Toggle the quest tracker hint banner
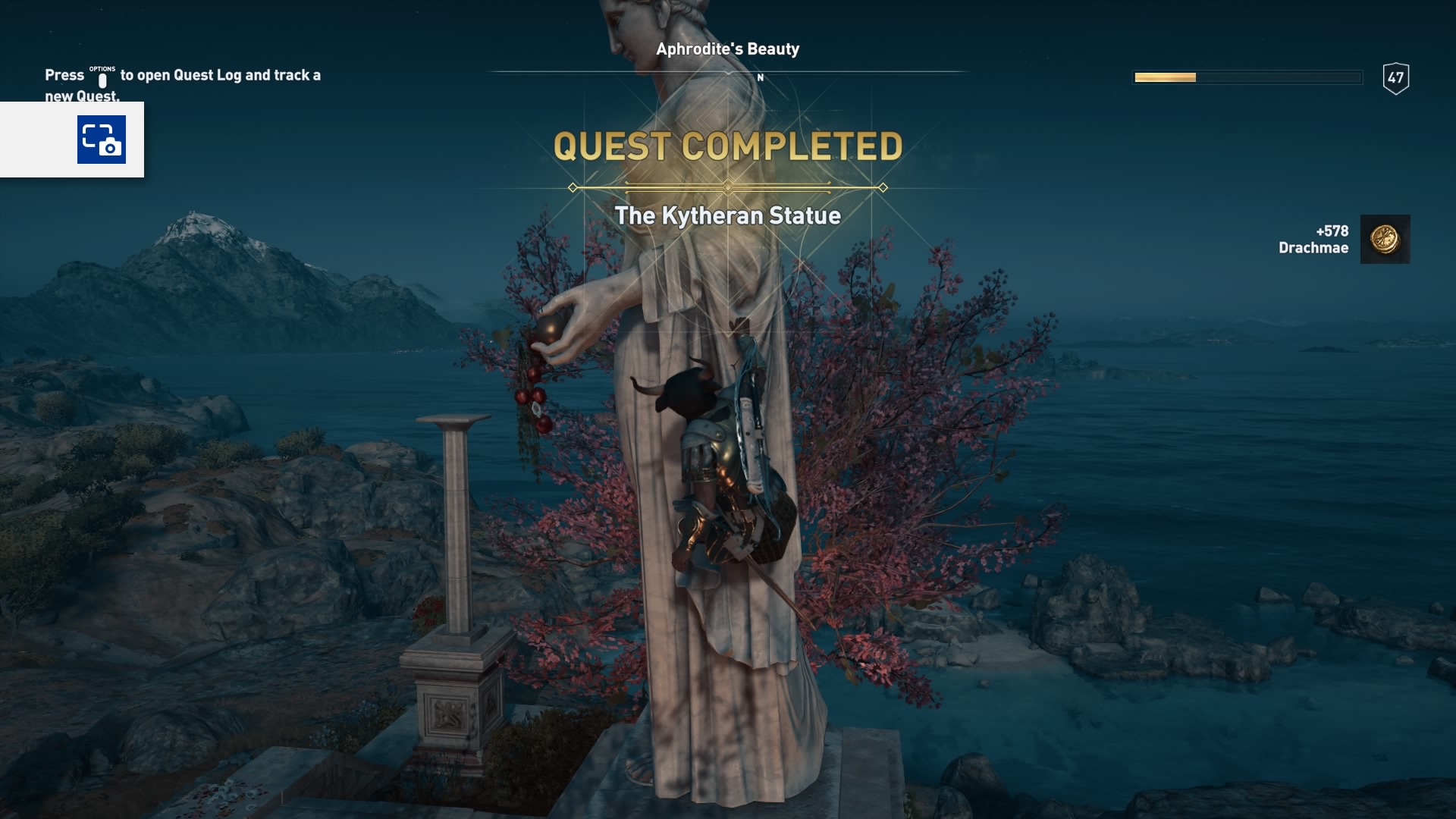 coord(182,83)
